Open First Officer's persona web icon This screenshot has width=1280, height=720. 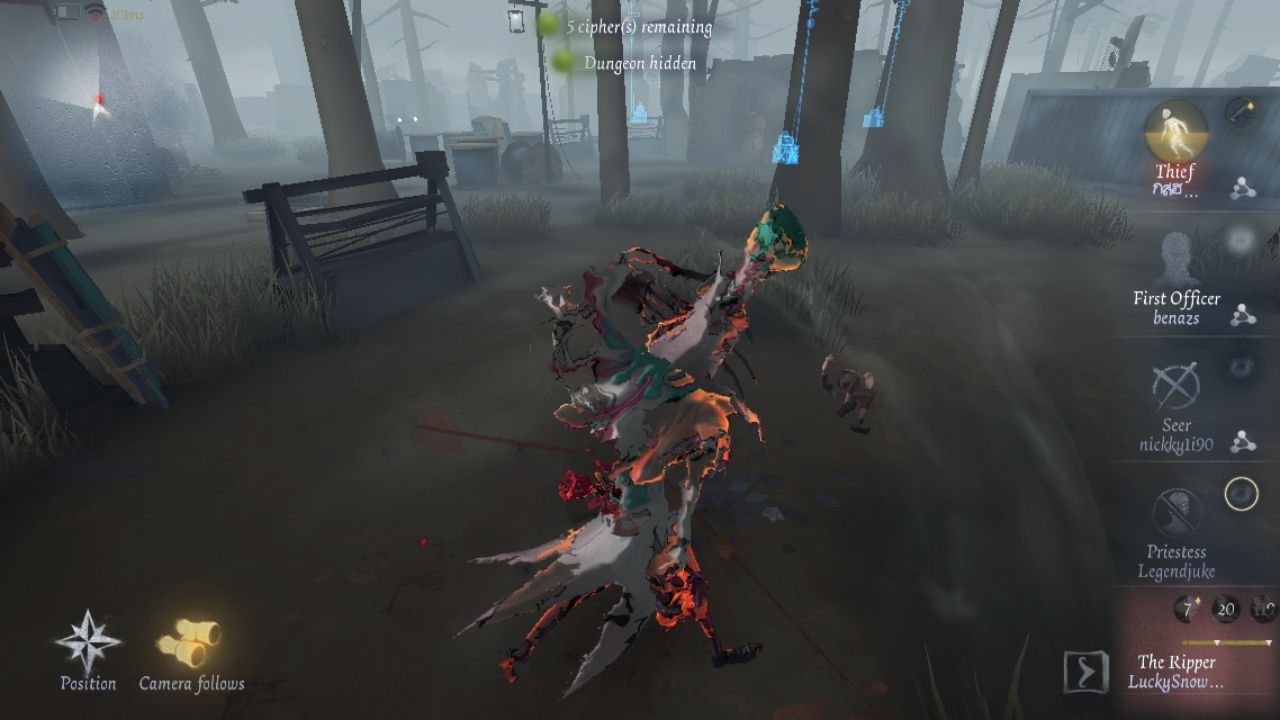point(1243,315)
